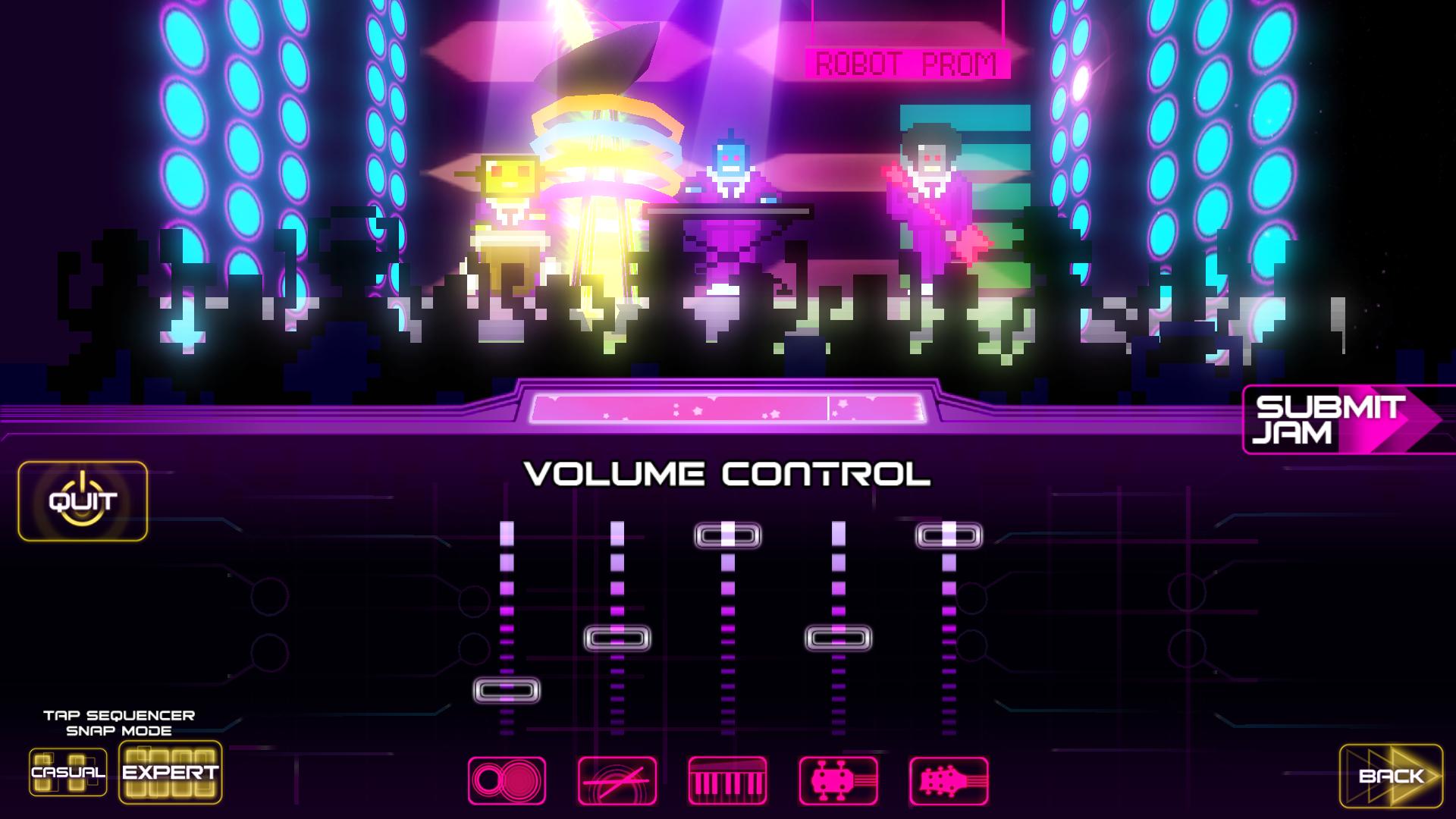Click the pink jam progress bar
Screen dimensions: 1456x819
(728, 409)
